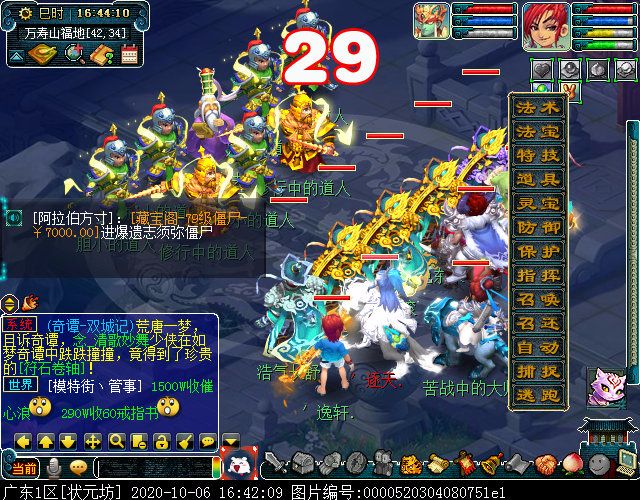Click the magnifier button in chat toolbar

(116, 441)
